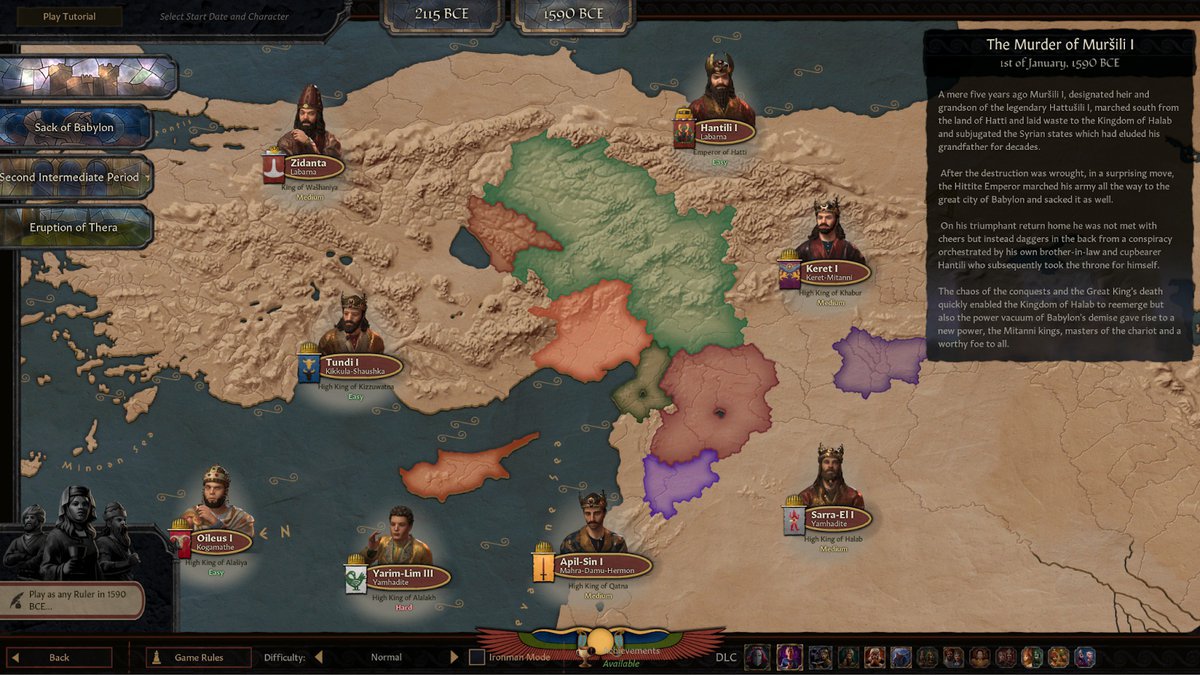Raise difficulty with the right arrow
1200x675 pixels.
click(x=454, y=657)
